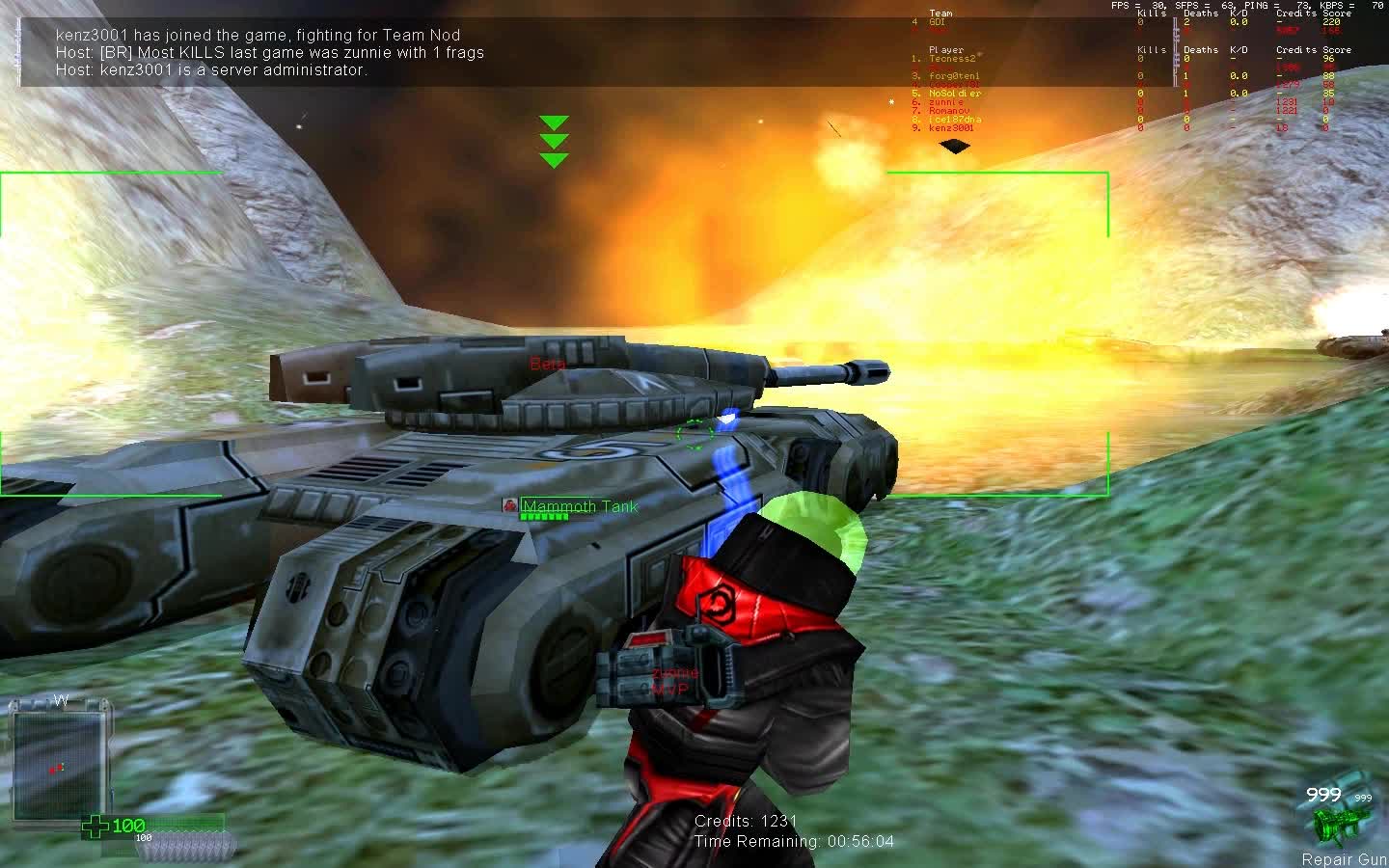Viewport: 1389px width, 868px height.
Task: Click the targeting reticle on the tank turret
Action: pyautogui.click(x=693, y=436)
